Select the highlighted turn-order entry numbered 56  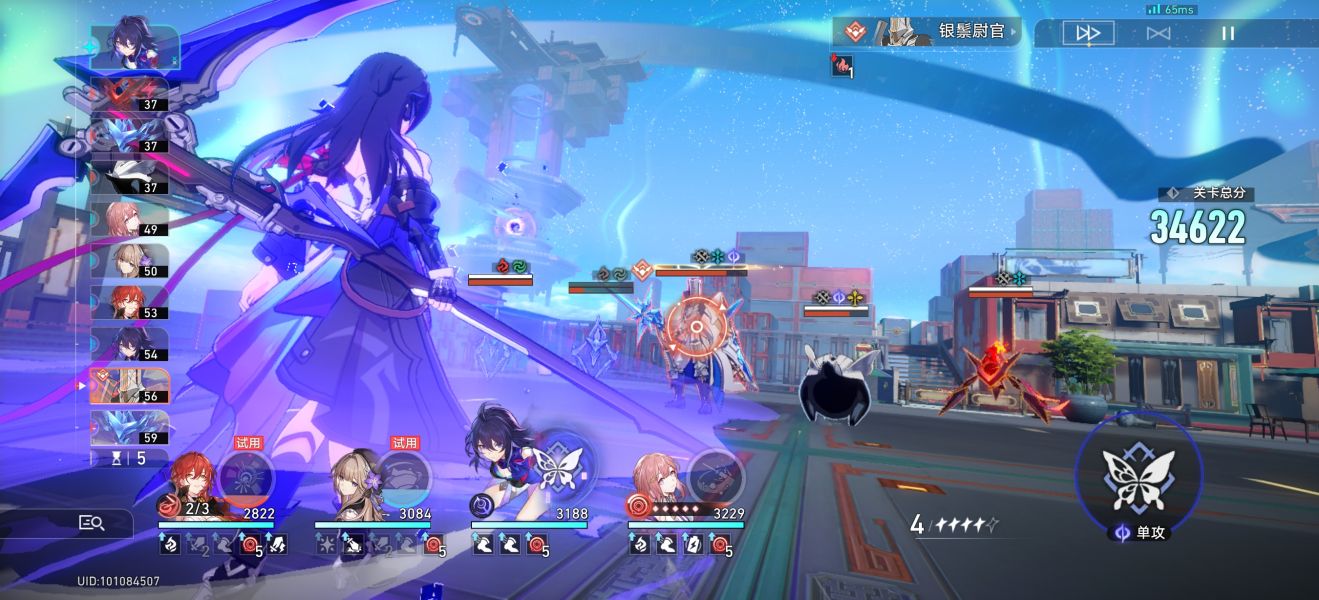click(130, 385)
